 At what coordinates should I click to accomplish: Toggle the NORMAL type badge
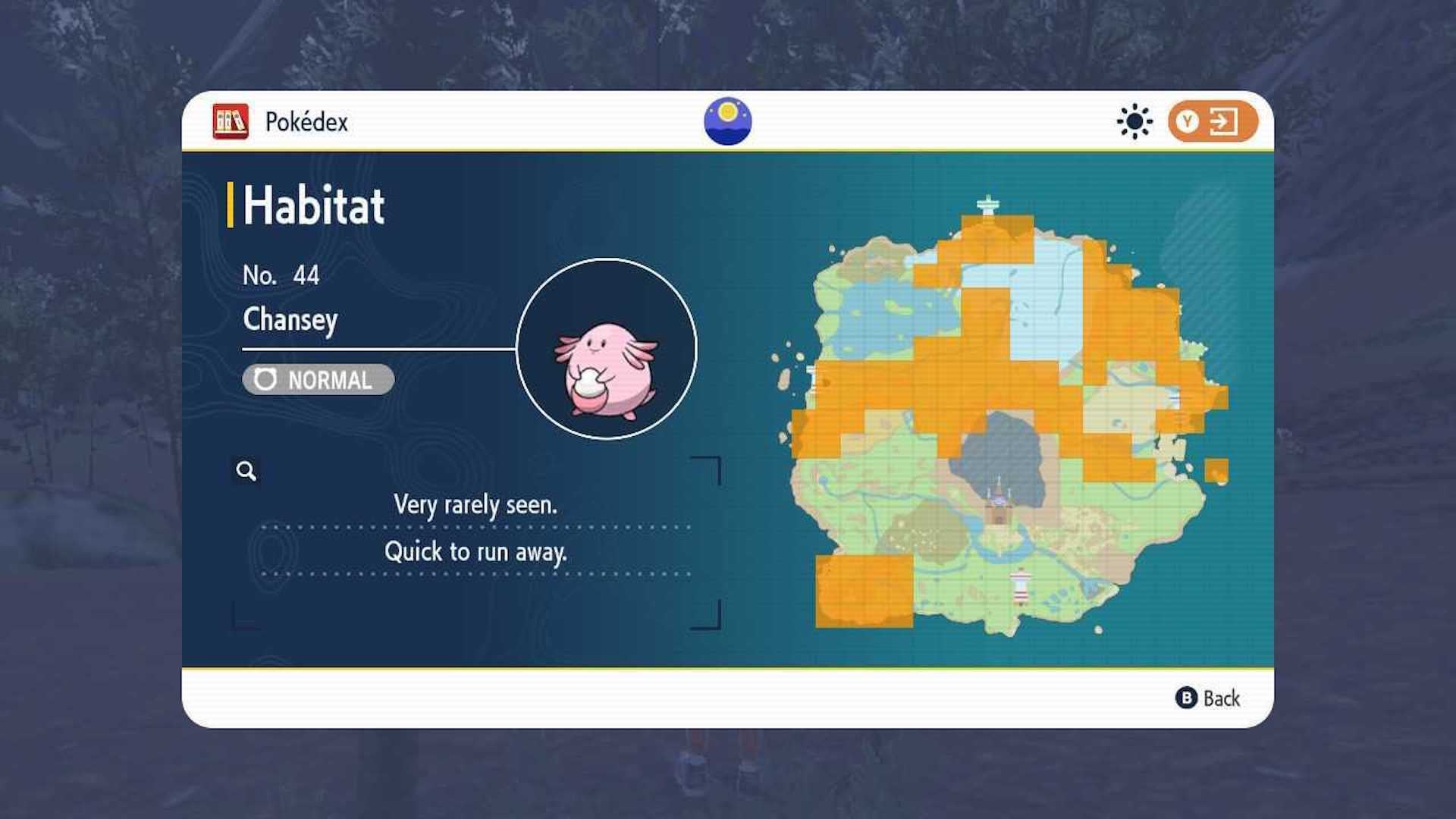pos(318,380)
